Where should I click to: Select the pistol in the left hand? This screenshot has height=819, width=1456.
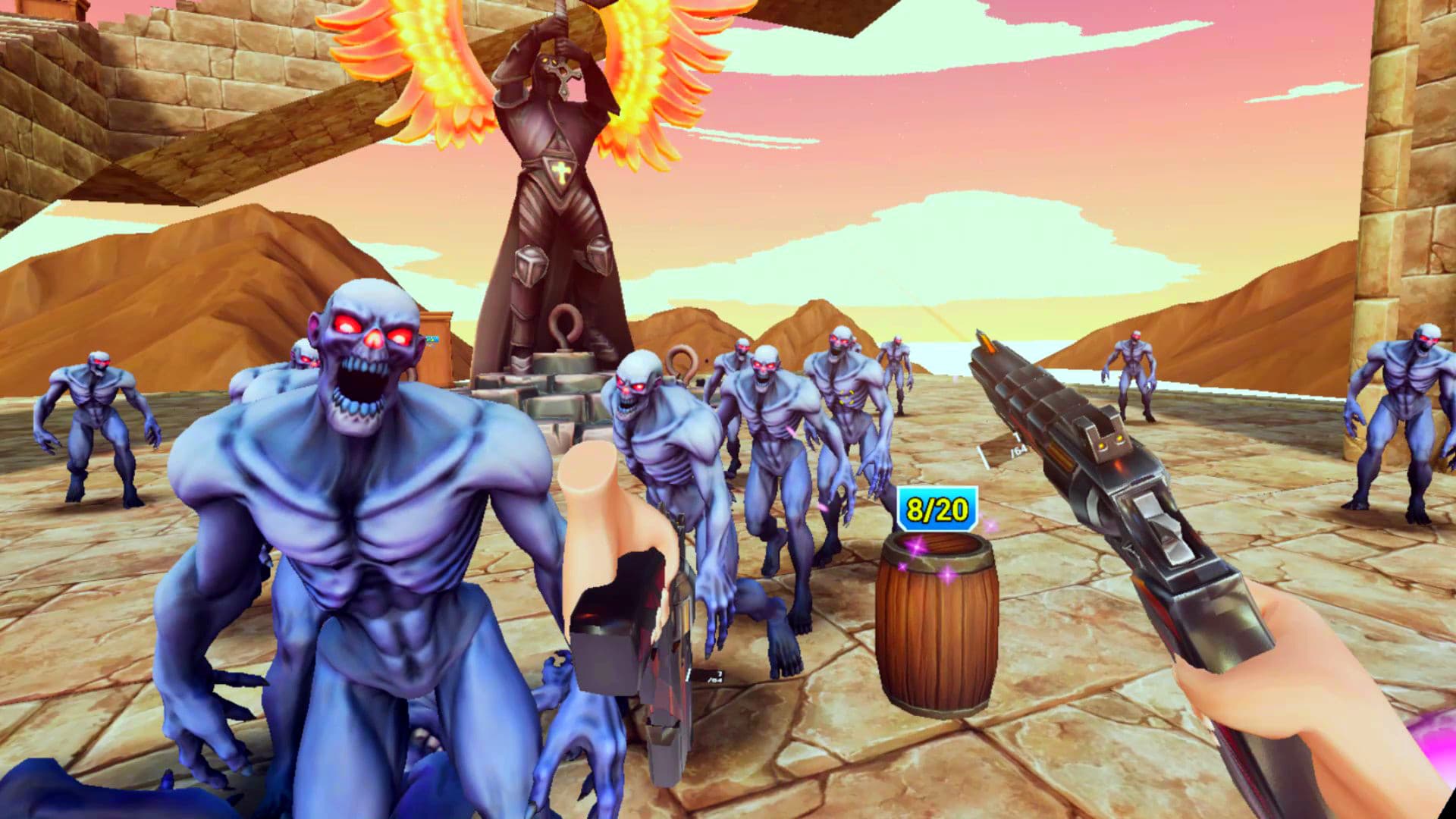pos(645,645)
